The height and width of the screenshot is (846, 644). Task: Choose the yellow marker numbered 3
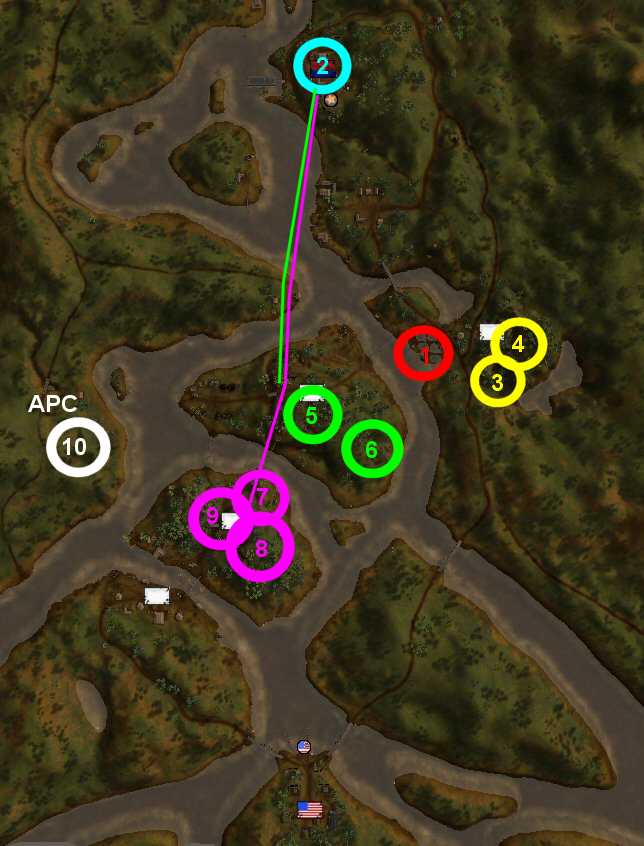pos(498,381)
